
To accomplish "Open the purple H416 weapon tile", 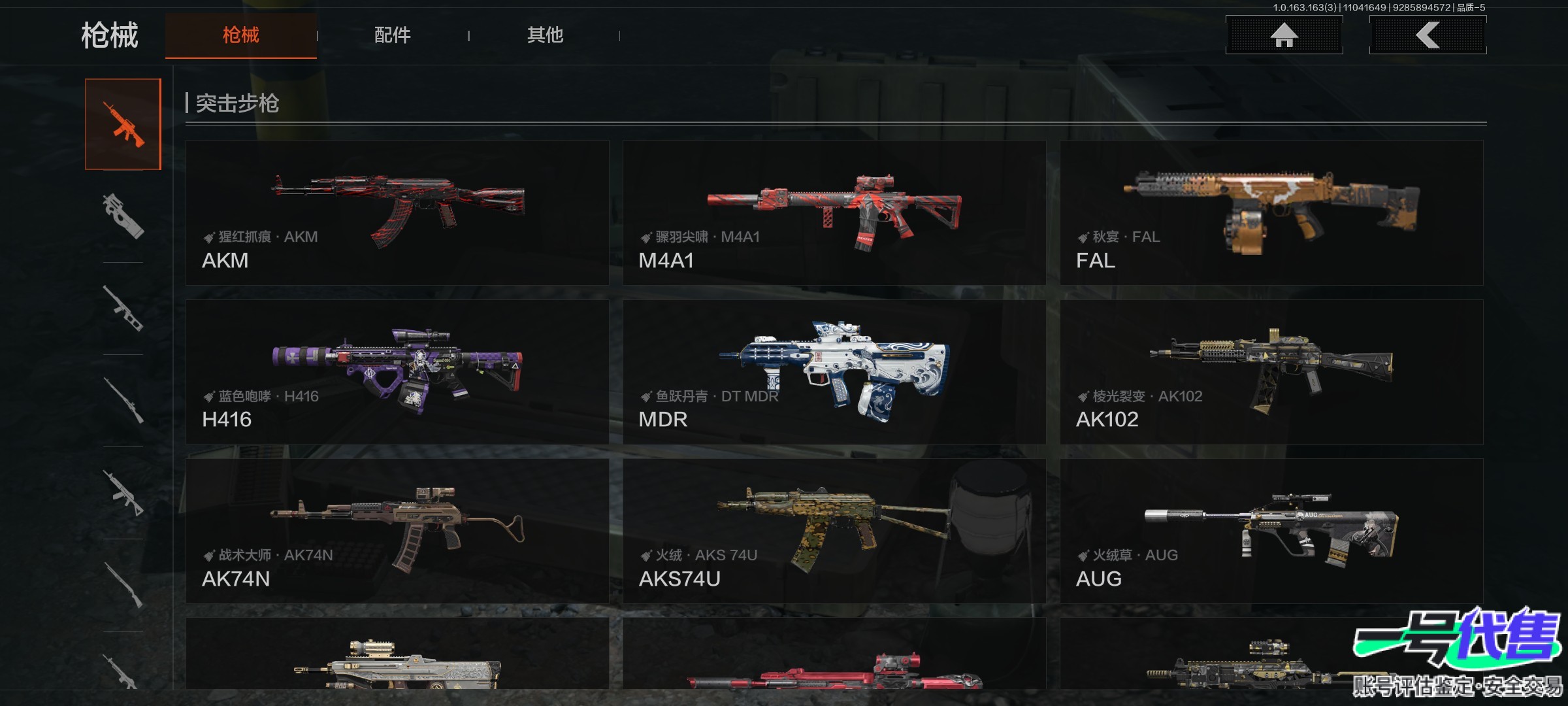I will [x=397, y=372].
